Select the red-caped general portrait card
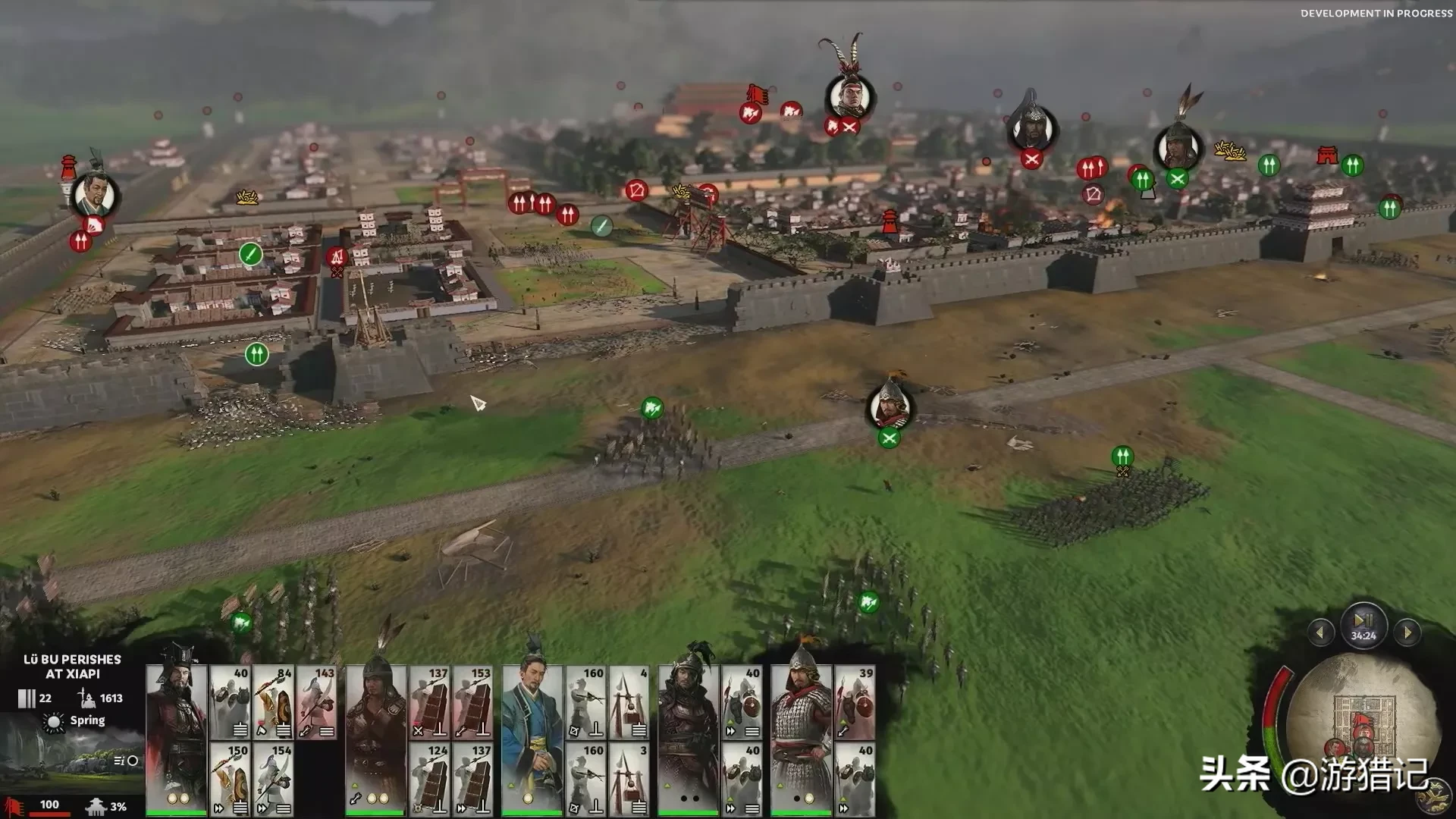 coord(176,739)
